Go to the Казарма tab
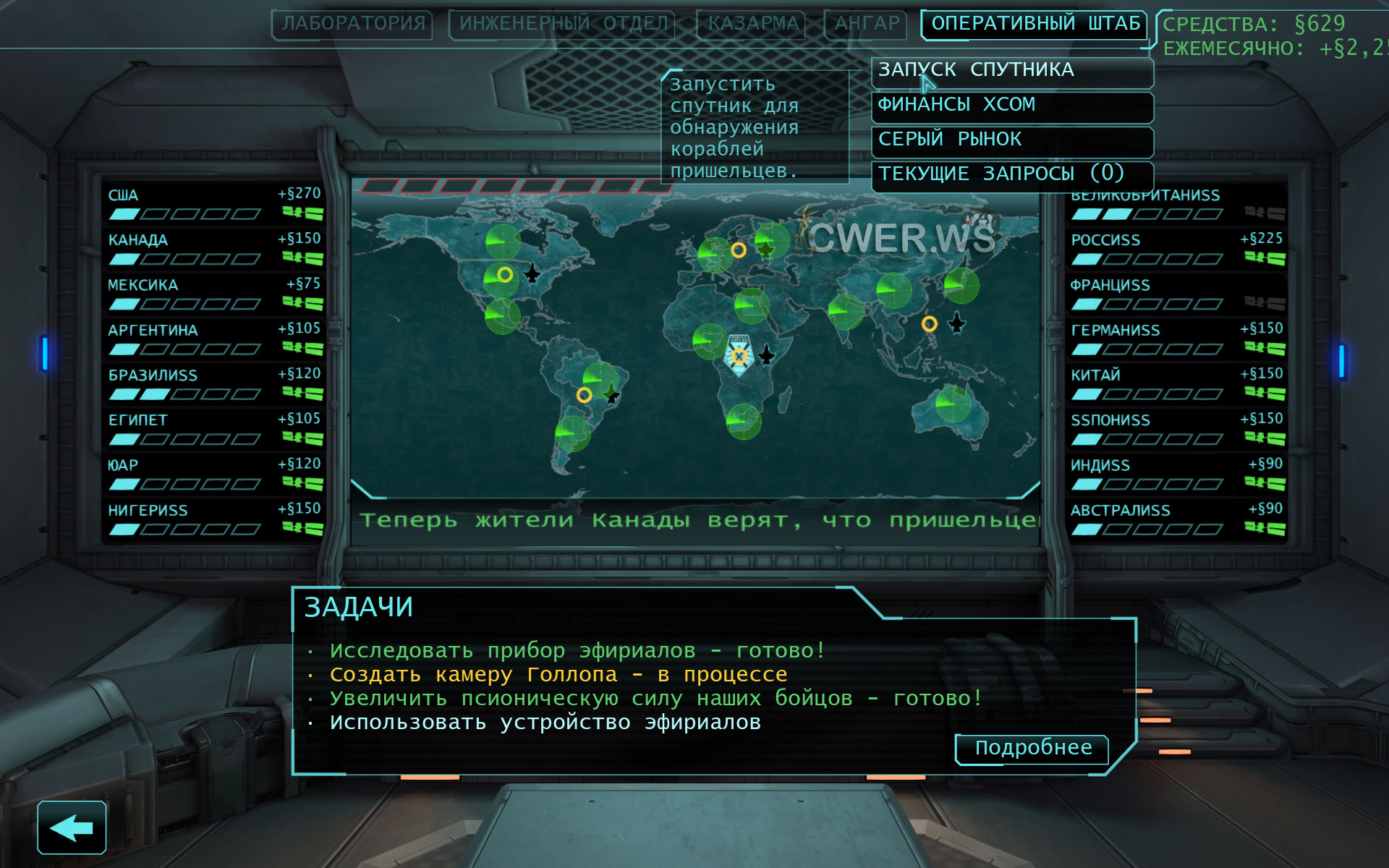 coord(753,24)
